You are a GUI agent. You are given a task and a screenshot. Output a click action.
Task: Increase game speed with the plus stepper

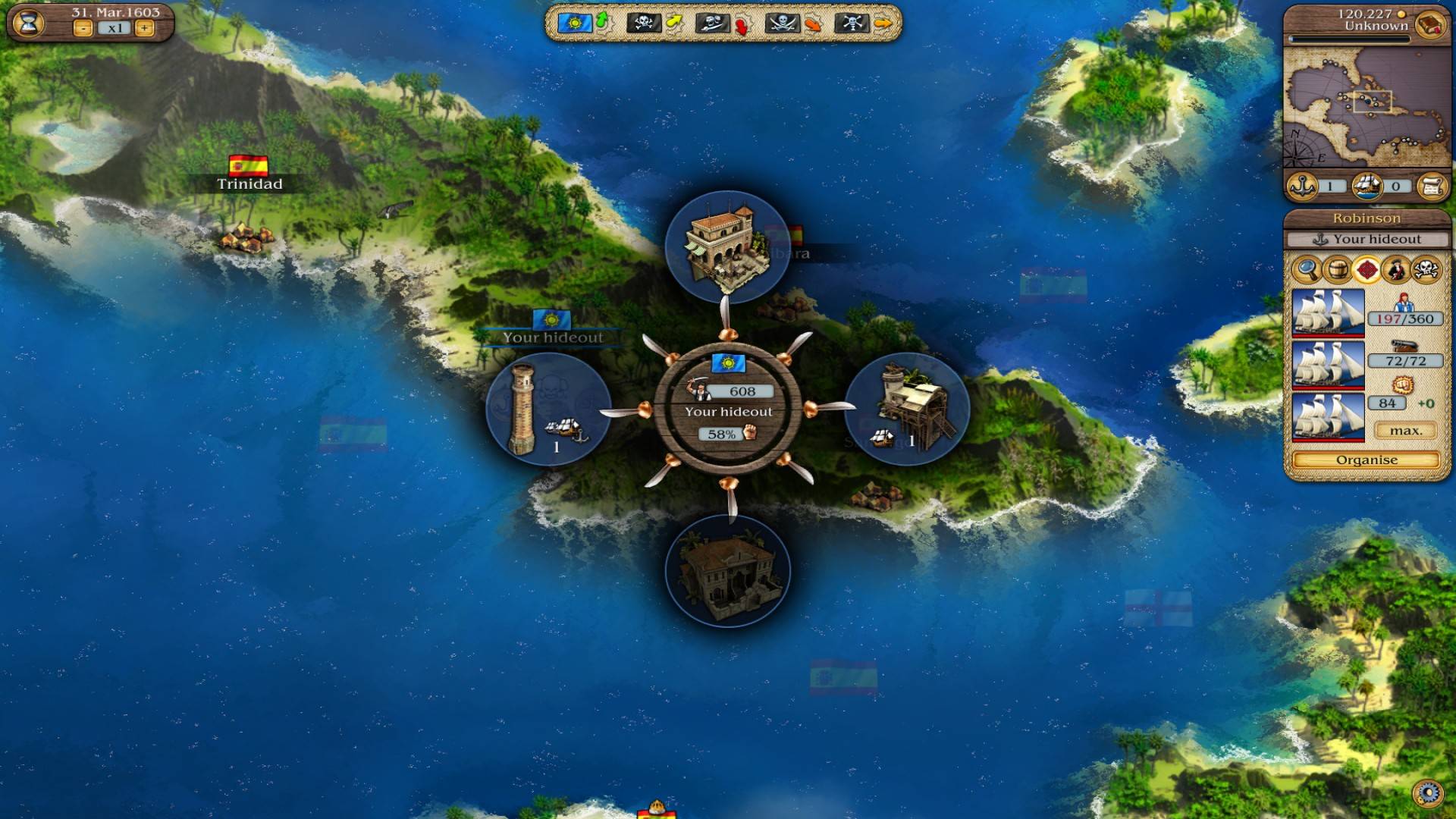tap(143, 27)
